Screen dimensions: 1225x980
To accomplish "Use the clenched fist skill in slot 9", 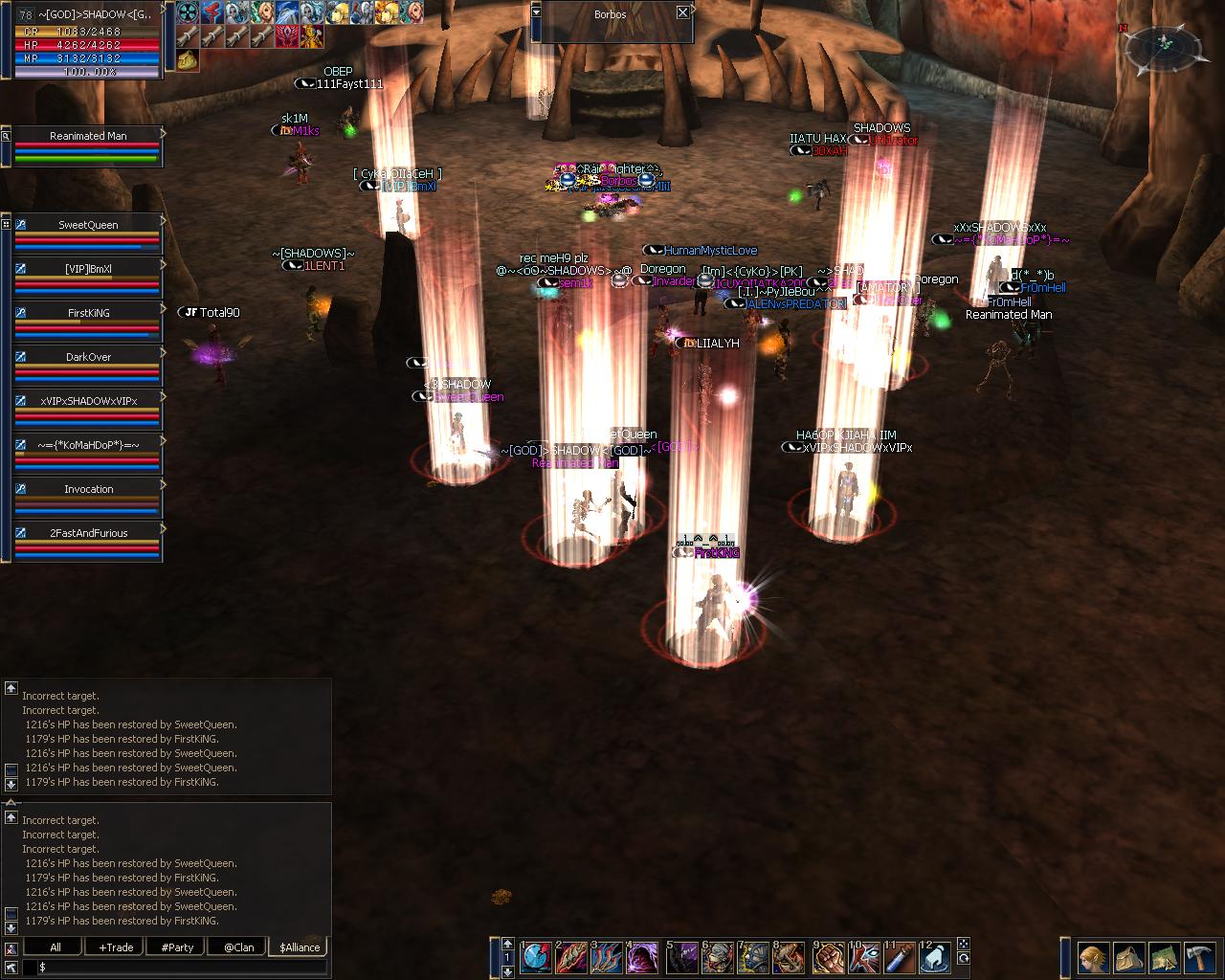I will click(x=827, y=956).
